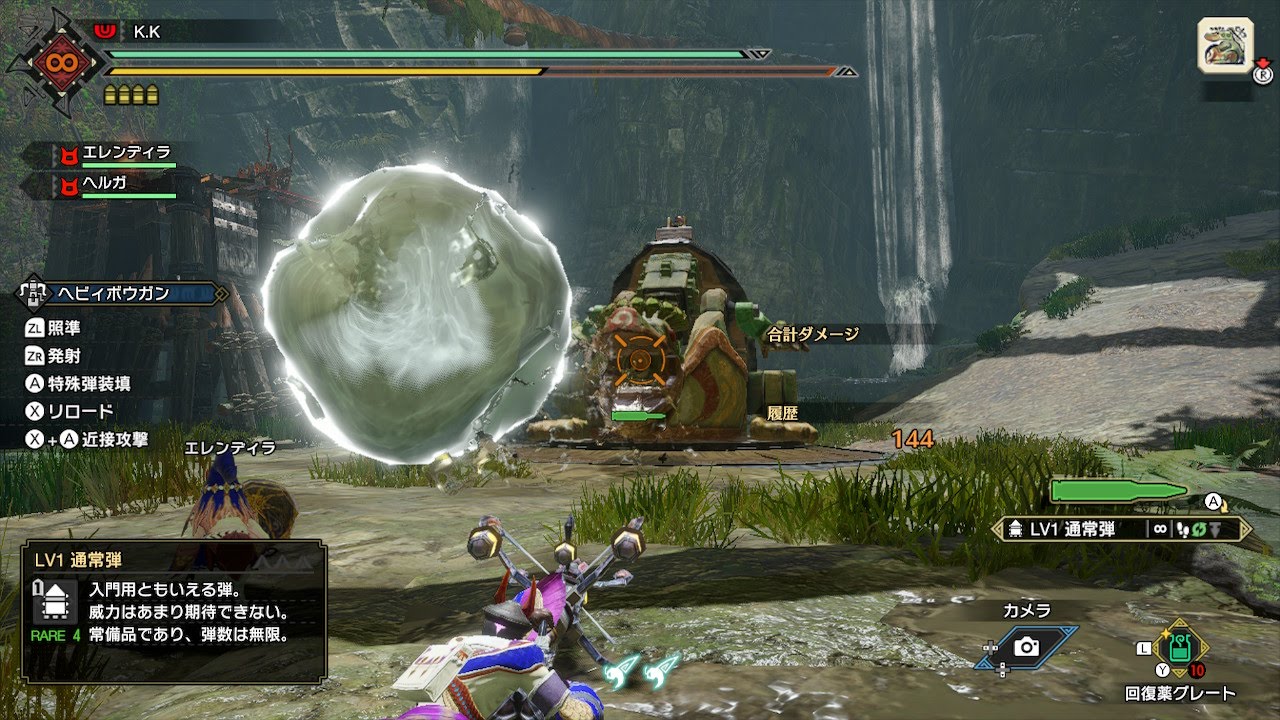Choose buddy エレンディラ in the party list
Screen dimensions: 1280x720
pos(114,154)
